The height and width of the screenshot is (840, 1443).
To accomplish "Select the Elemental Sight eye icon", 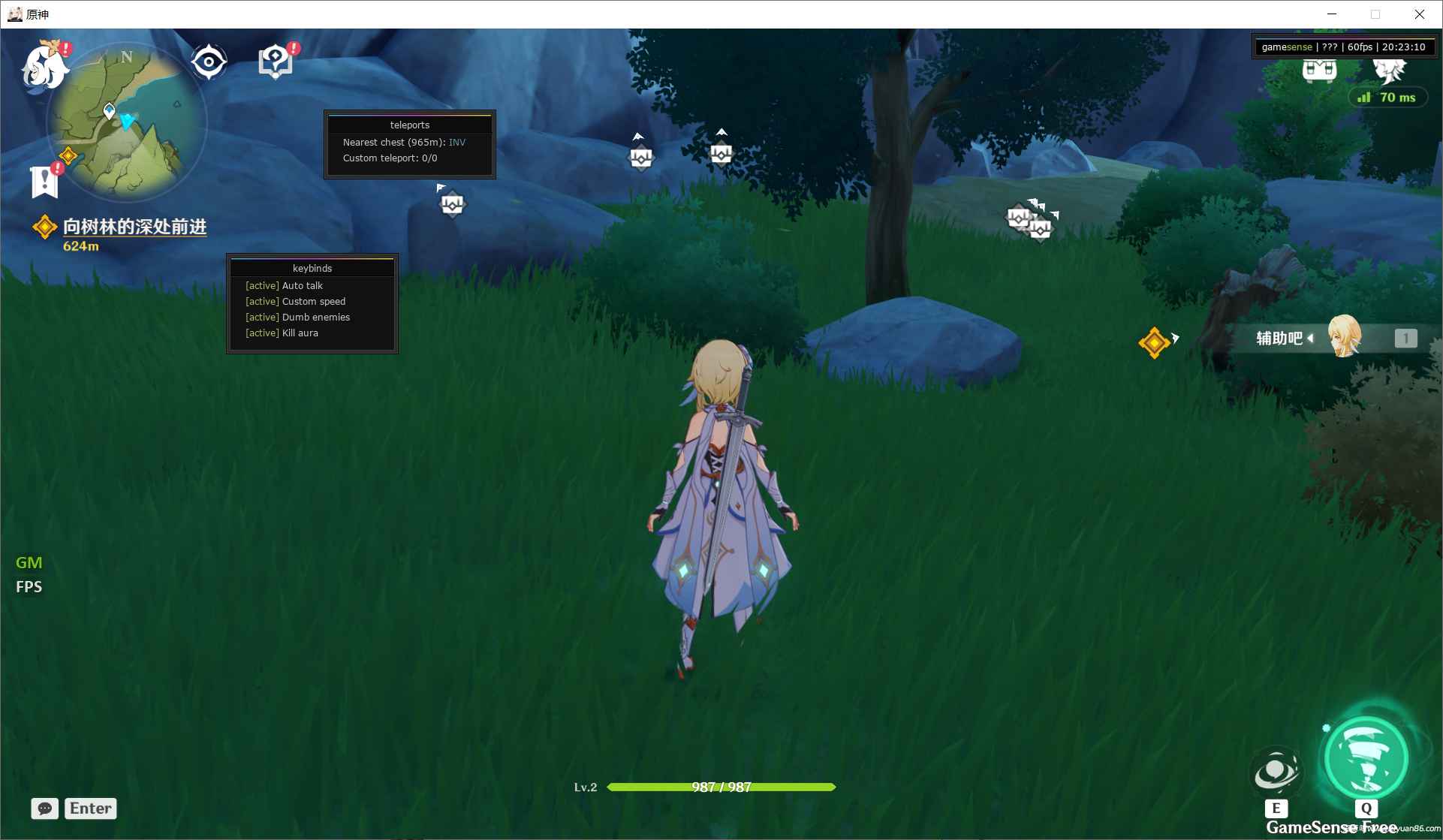I will click(x=208, y=62).
